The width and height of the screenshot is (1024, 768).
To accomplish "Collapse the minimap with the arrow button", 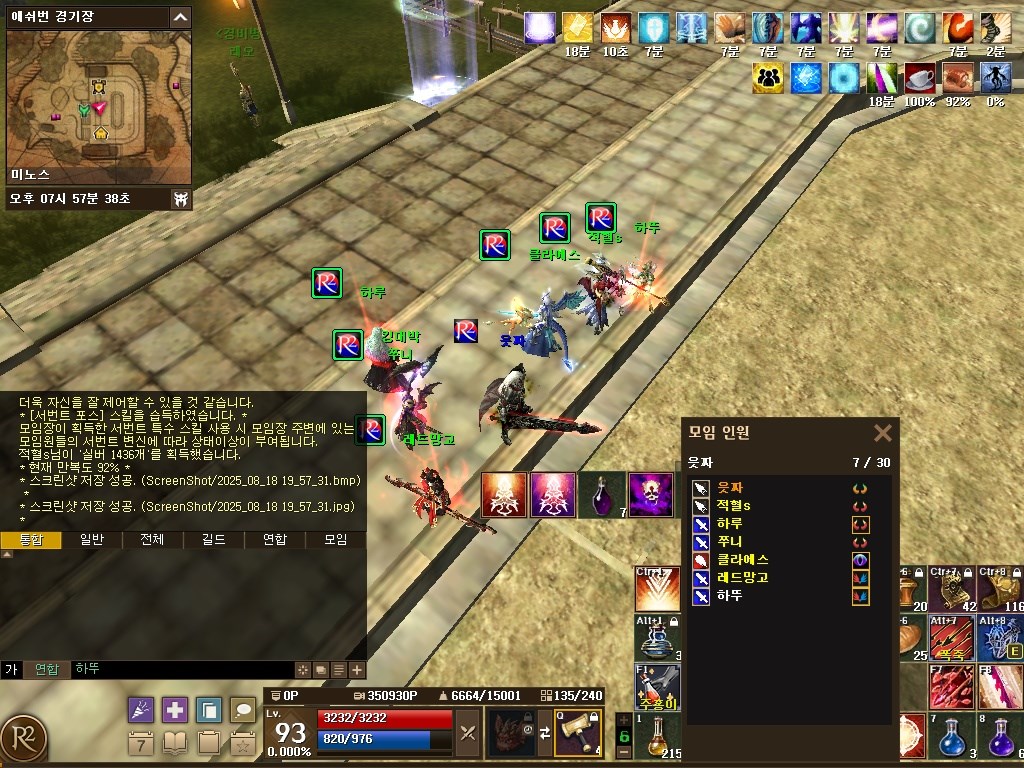I will pyautogui.click(x=180, y=17).
